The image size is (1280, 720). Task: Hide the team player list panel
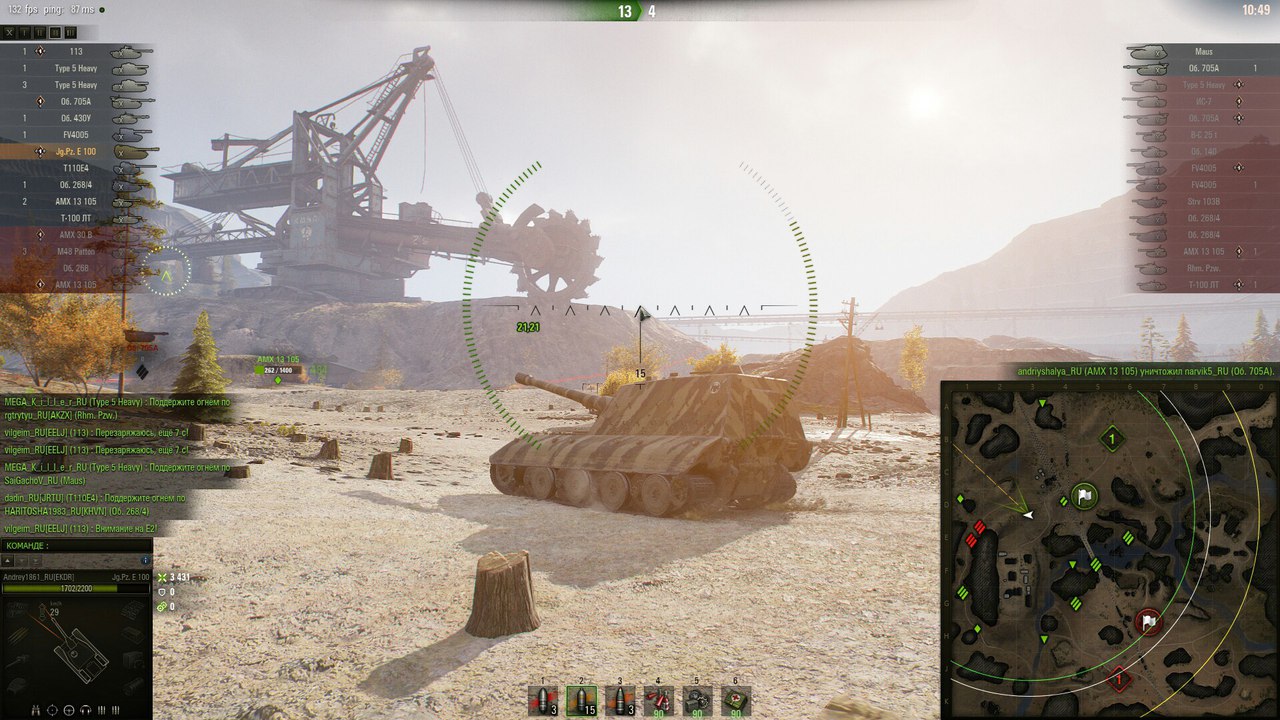pyautogui.click(x=10, y=32)
